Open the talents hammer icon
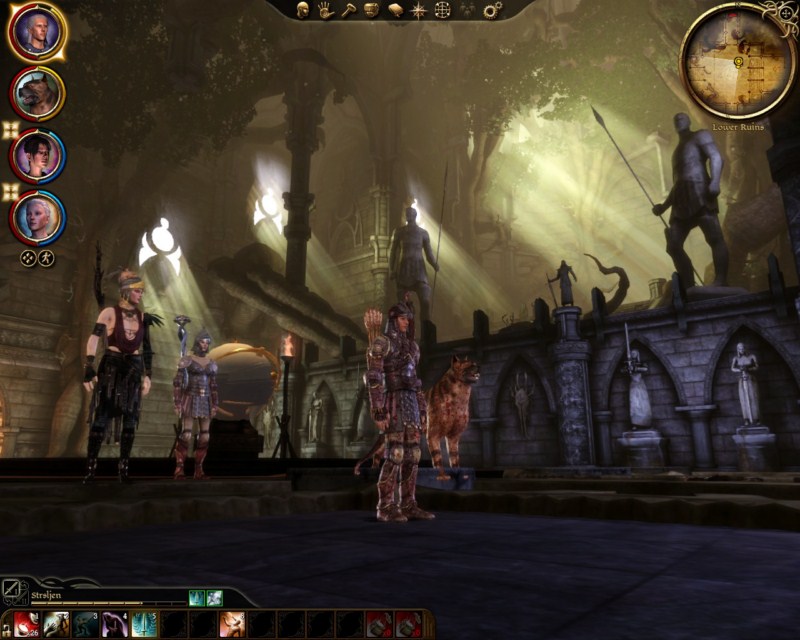Screen dimensions: 800x640 [x=348, y=10]
